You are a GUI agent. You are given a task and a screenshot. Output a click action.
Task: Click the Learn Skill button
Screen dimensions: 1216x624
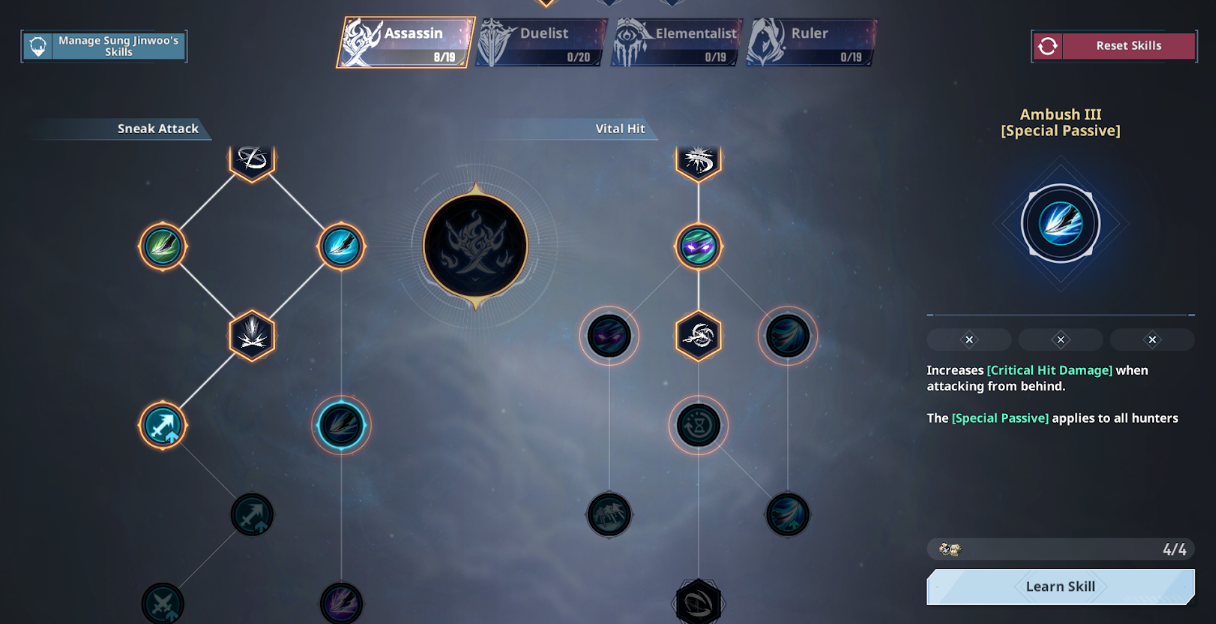1060,587
